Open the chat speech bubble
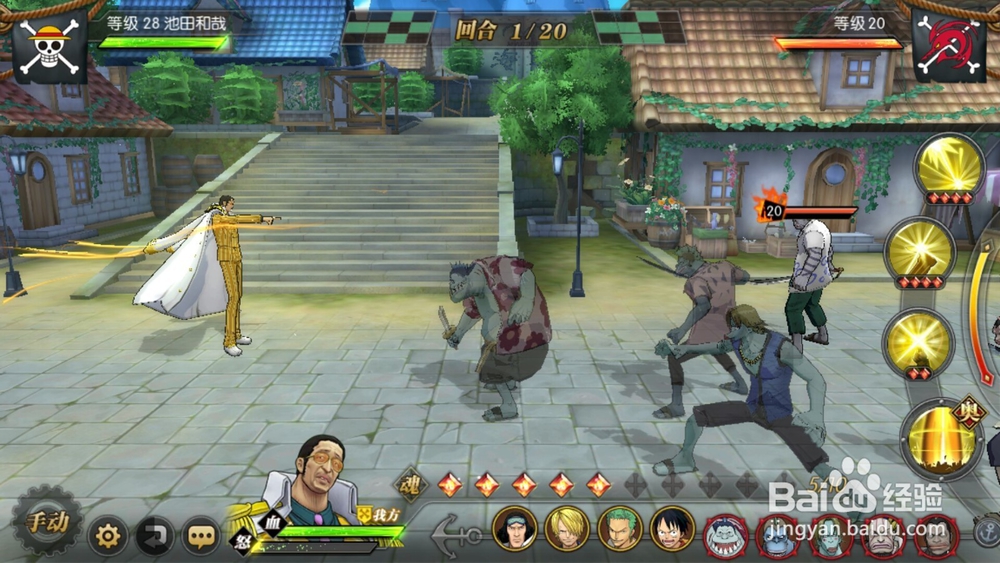Image resolution: width=1000 pixels, height=563 pixels. point(201,537)
